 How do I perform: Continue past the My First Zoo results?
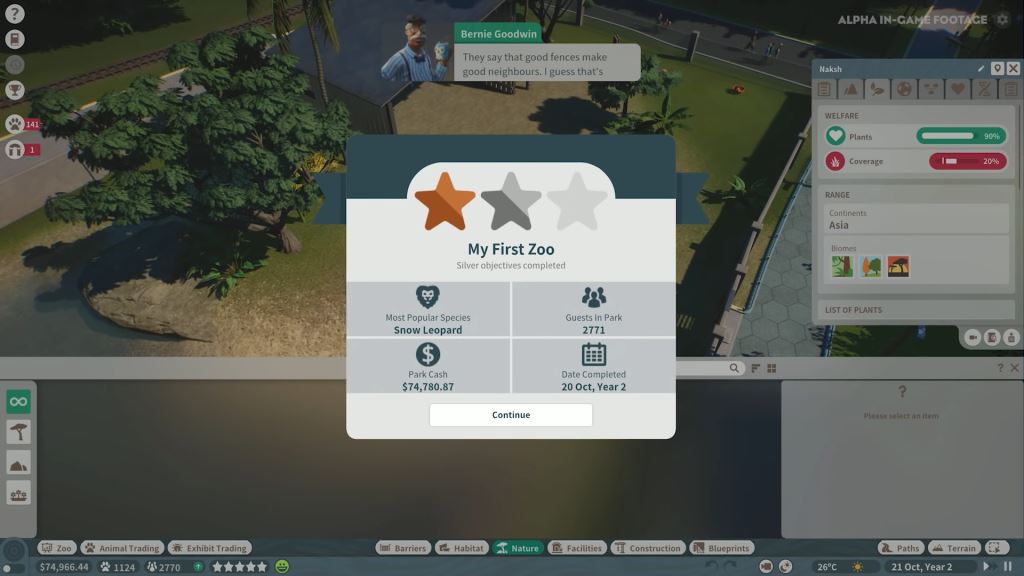coord(511,415)
